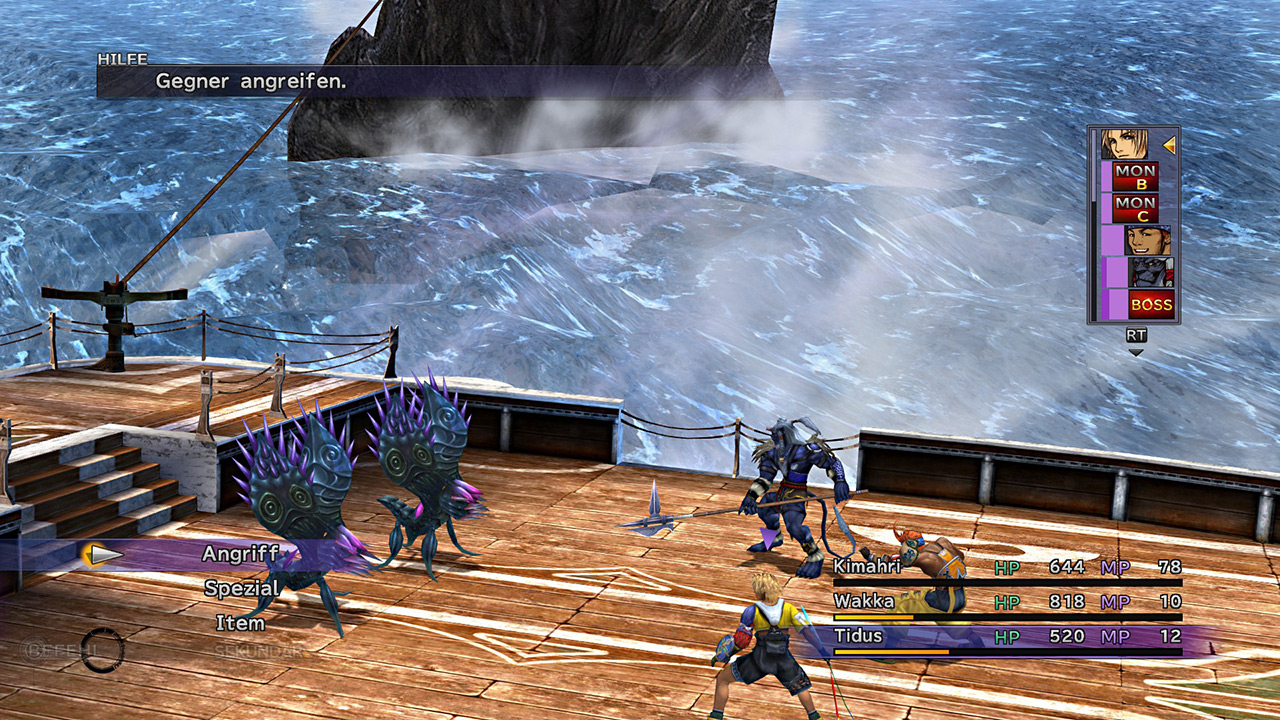Select Tidus's party status row
The width and height of the screenshot is (1280, 720).
pyautogui.click(x=1006, y=637)
